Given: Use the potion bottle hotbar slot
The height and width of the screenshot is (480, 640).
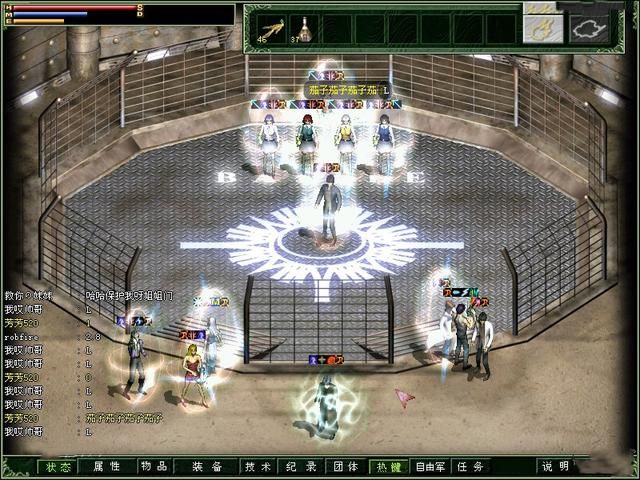Looking at the screenshot, I should (303, 28).
